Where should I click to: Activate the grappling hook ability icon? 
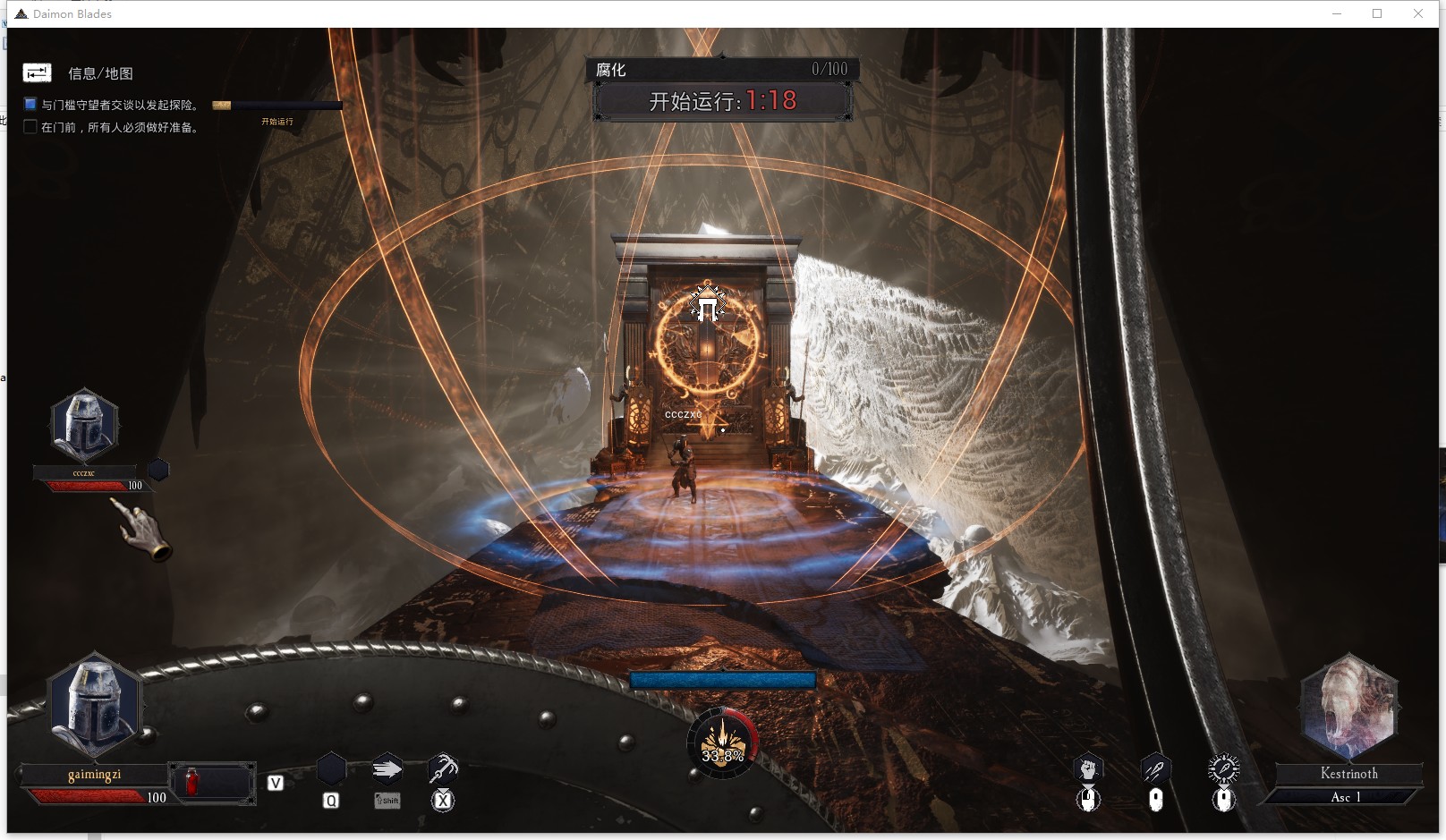442,769
